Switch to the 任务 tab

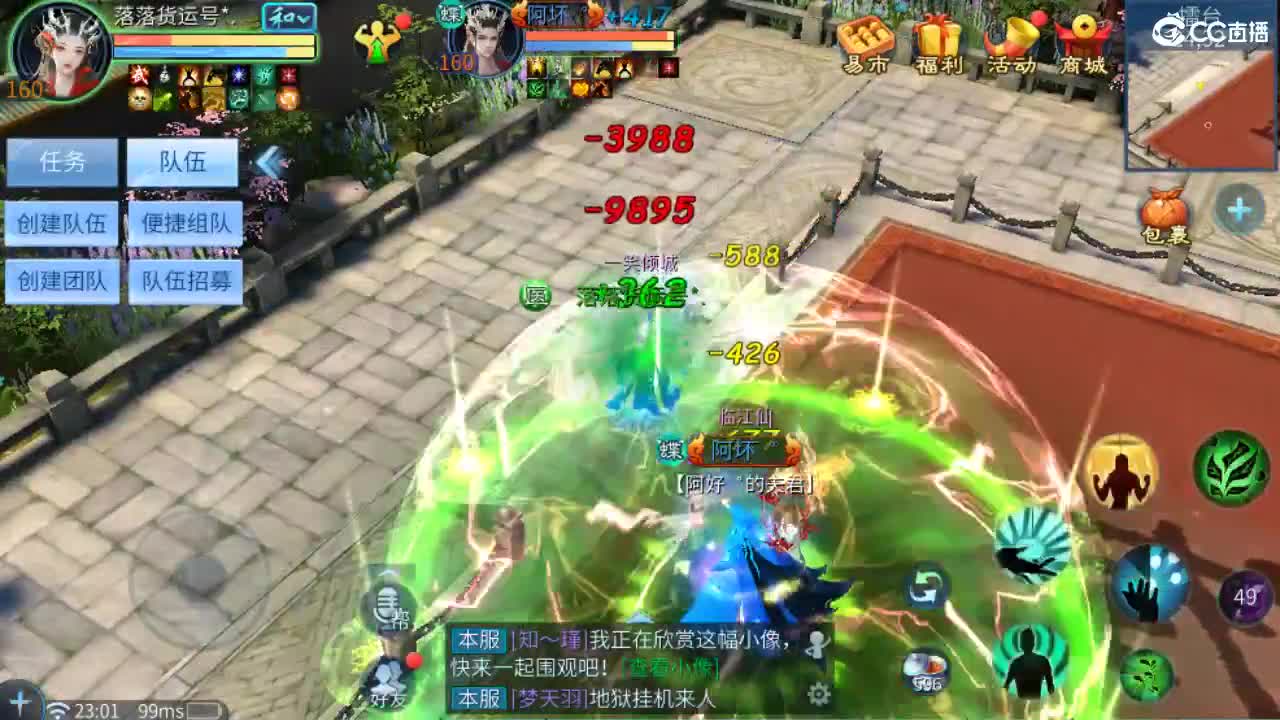[62, 161]
